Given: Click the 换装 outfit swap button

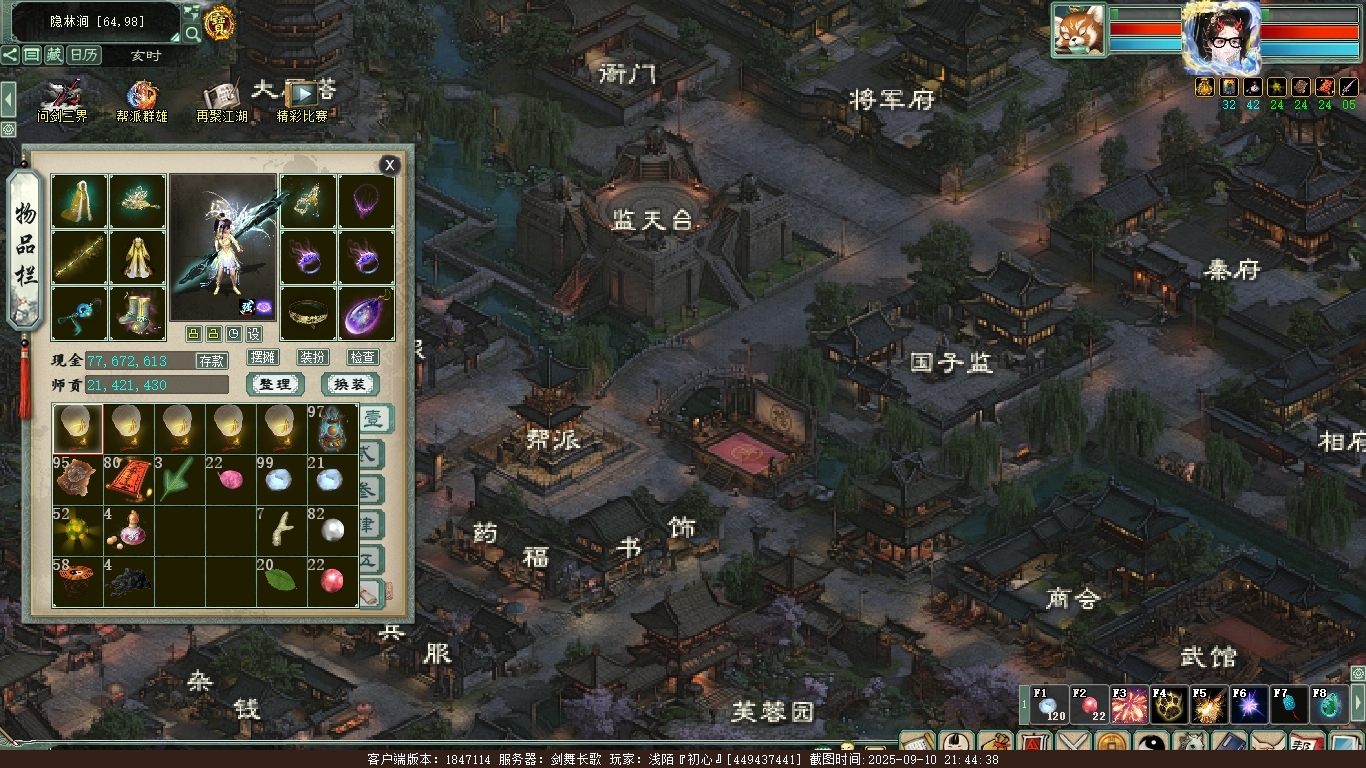Looking at the screenshot, I should pyautogui.click(x=349, y=385).
